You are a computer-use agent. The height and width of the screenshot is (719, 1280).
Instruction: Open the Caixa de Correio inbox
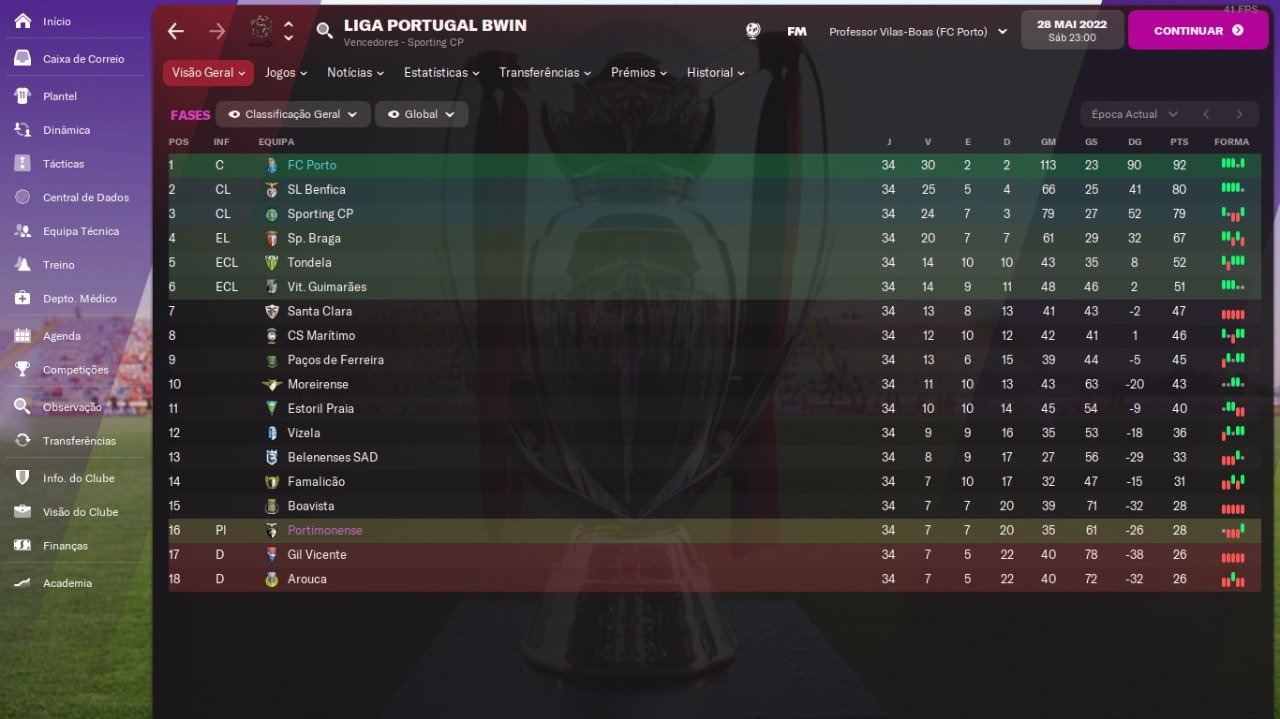[x=83, y=59]
